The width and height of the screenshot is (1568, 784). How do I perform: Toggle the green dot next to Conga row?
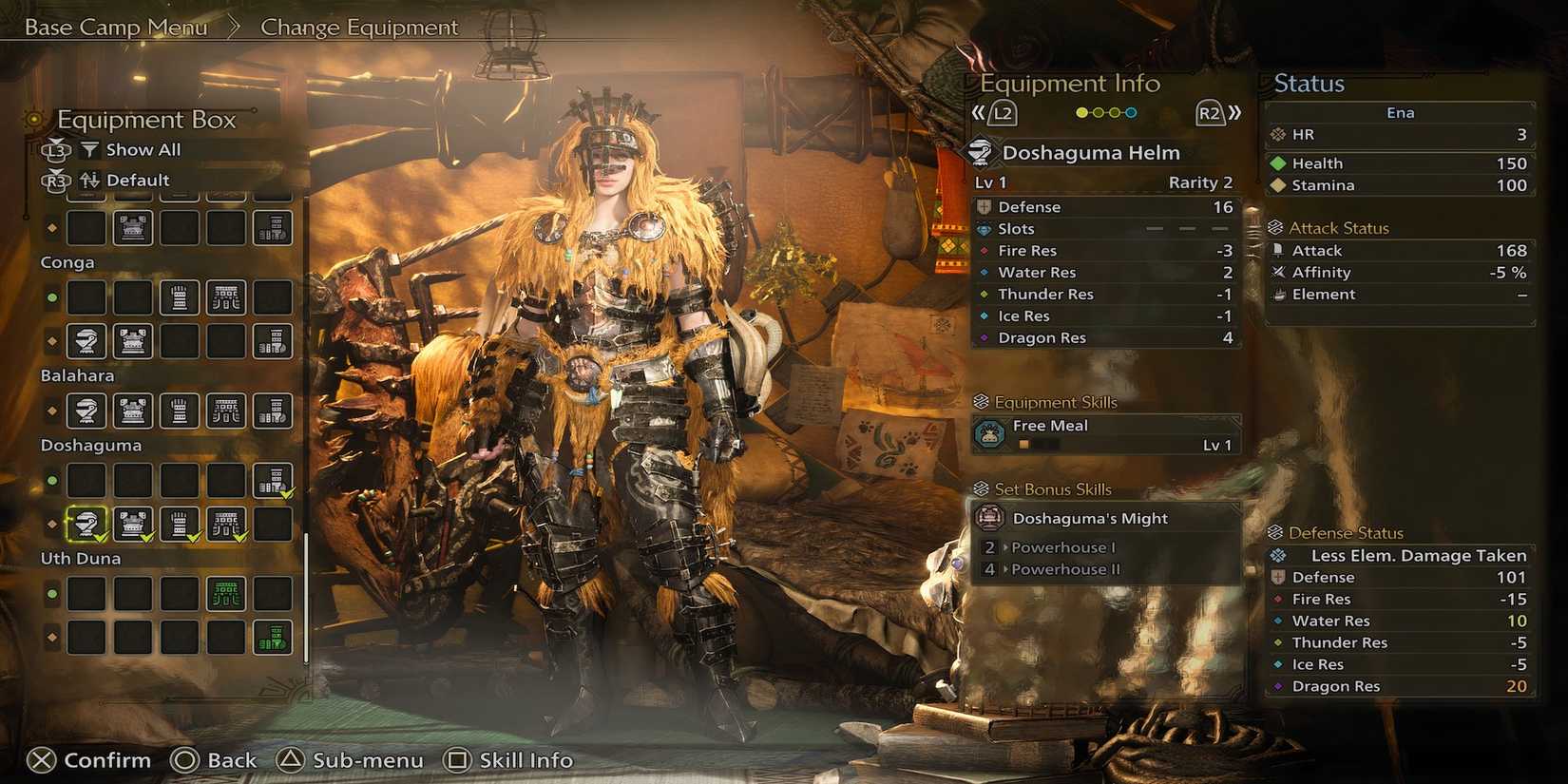point(50,298)
